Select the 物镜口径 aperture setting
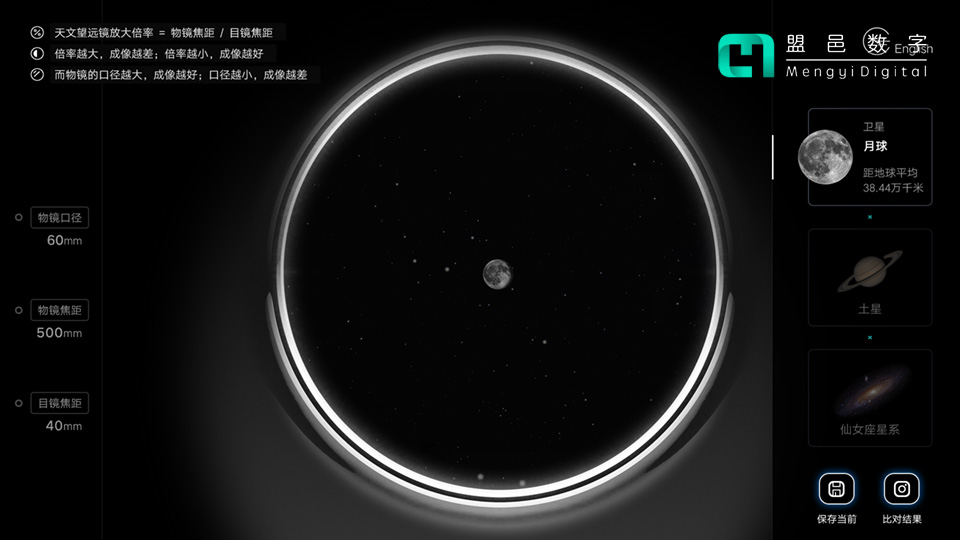Screen dimensions: 960x540 60,217
